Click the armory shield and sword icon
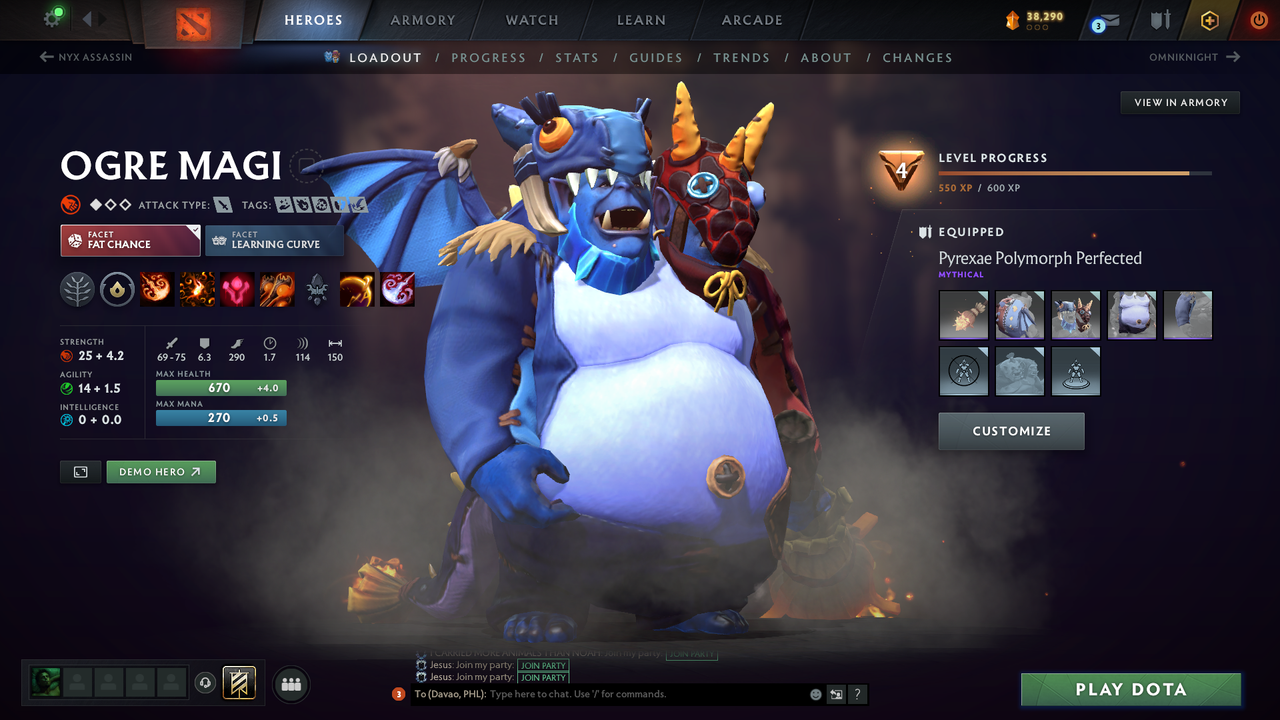 [x=1162, y=20]
